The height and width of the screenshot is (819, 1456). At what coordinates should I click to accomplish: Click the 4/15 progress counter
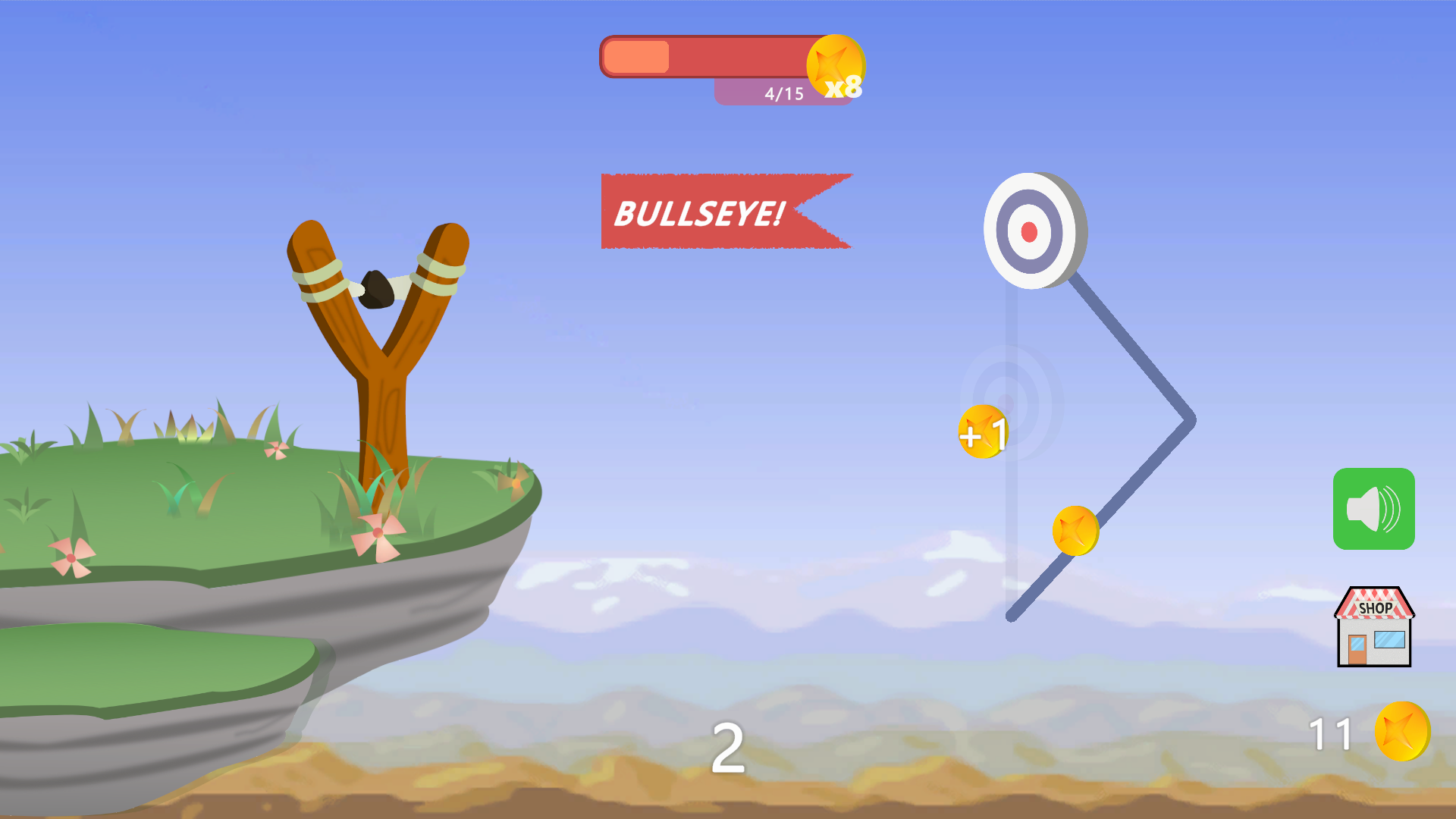pyautogui.click(x=783, y=93)
